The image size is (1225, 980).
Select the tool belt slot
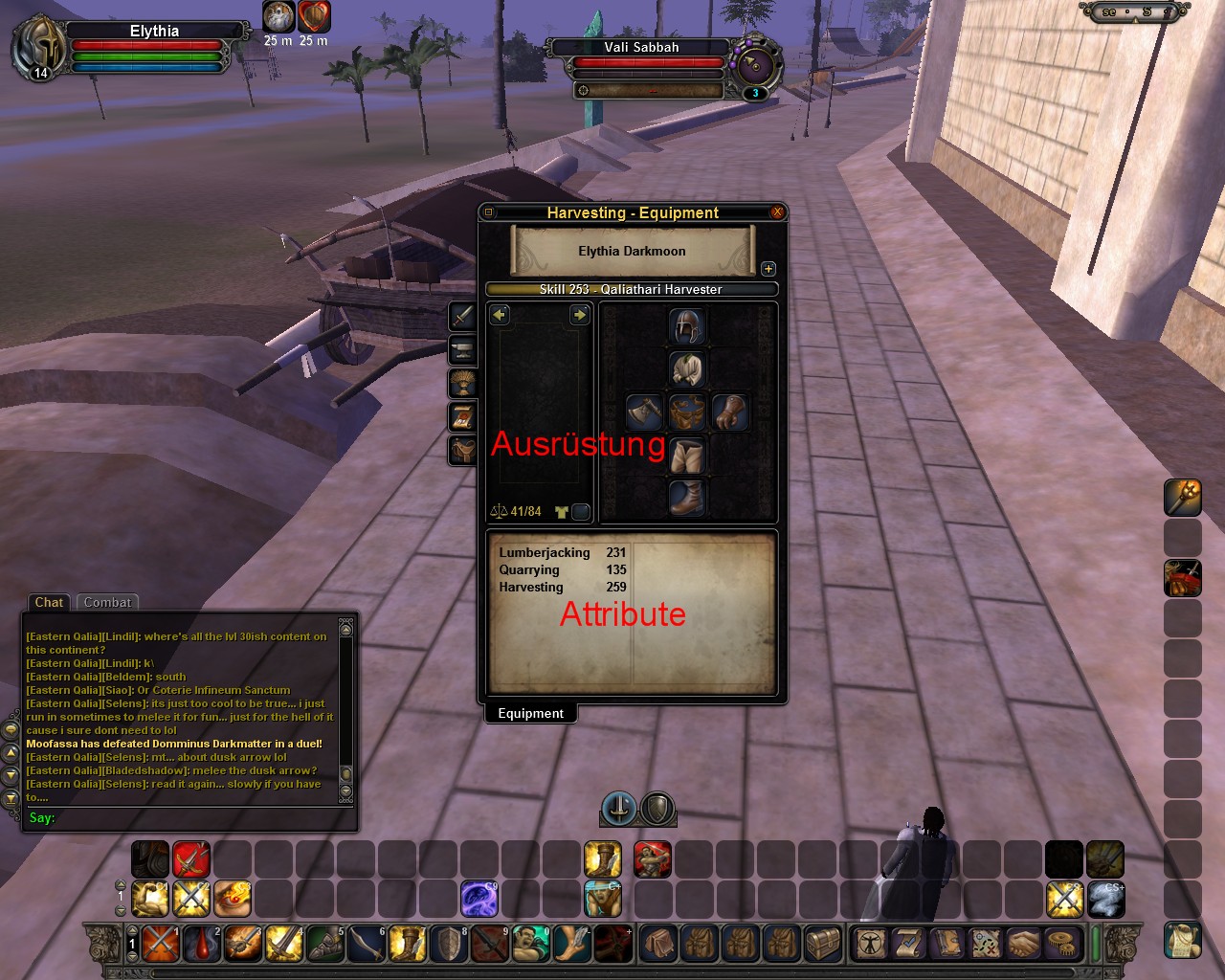[687, 412]
